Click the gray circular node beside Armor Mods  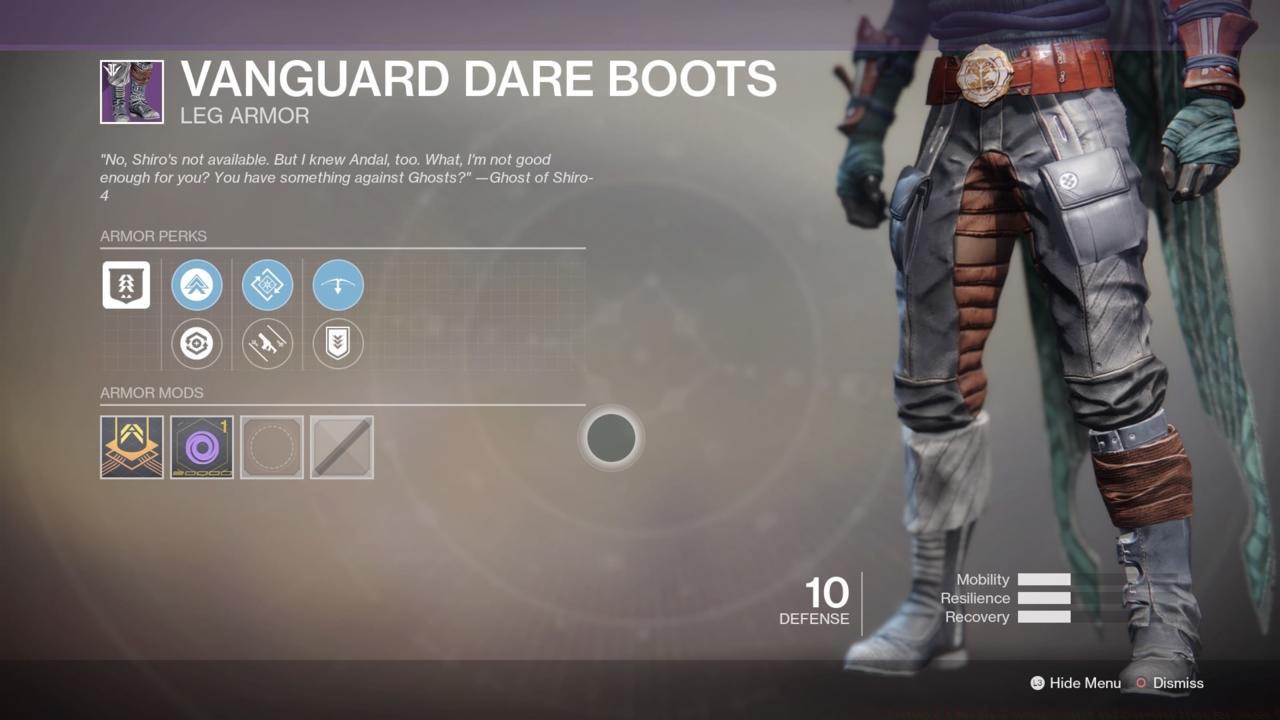pos(611,438)
